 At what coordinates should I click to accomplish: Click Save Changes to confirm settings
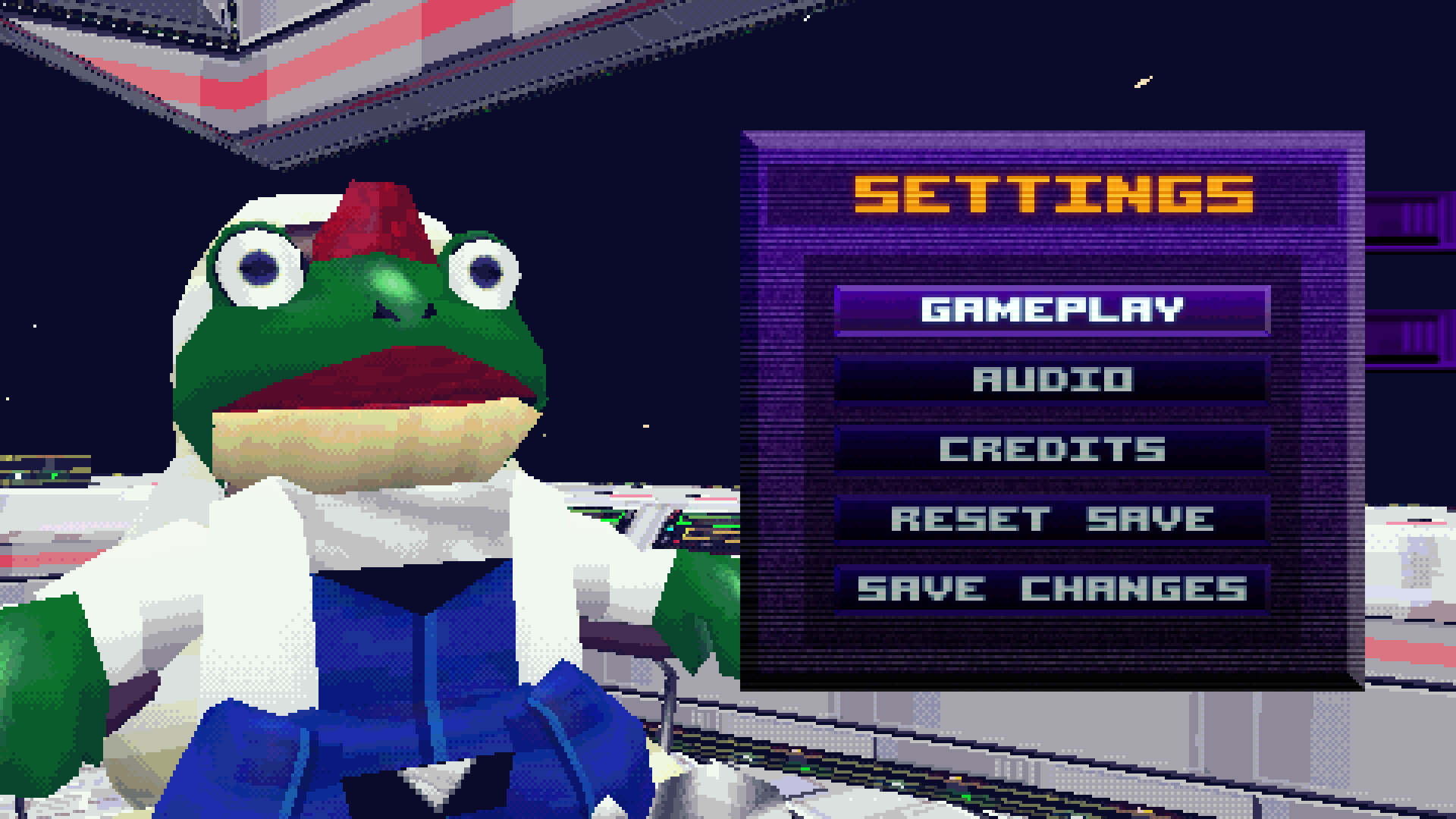[1053, 585]
